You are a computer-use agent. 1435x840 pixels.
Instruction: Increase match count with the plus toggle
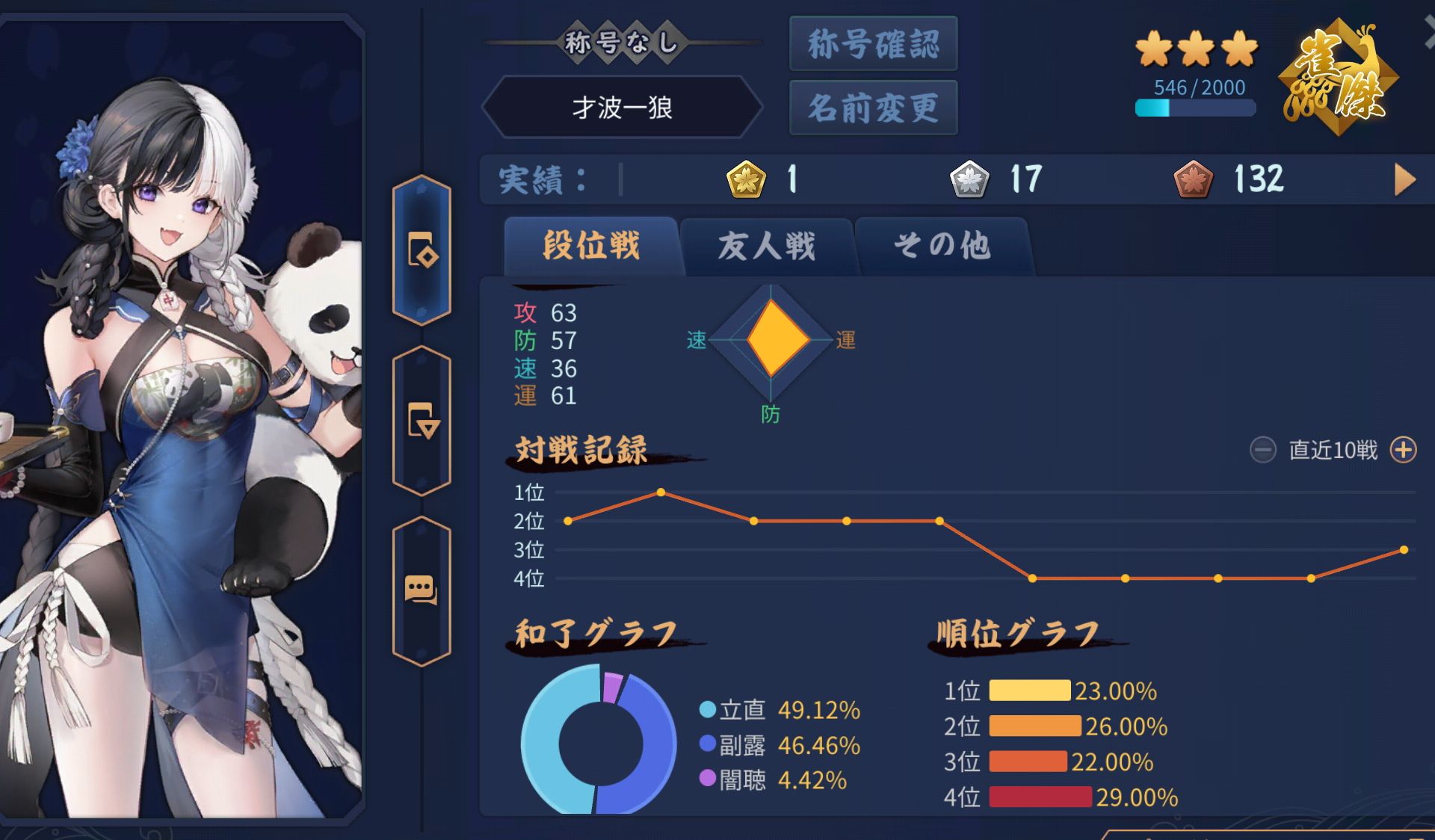(1404, 451)
